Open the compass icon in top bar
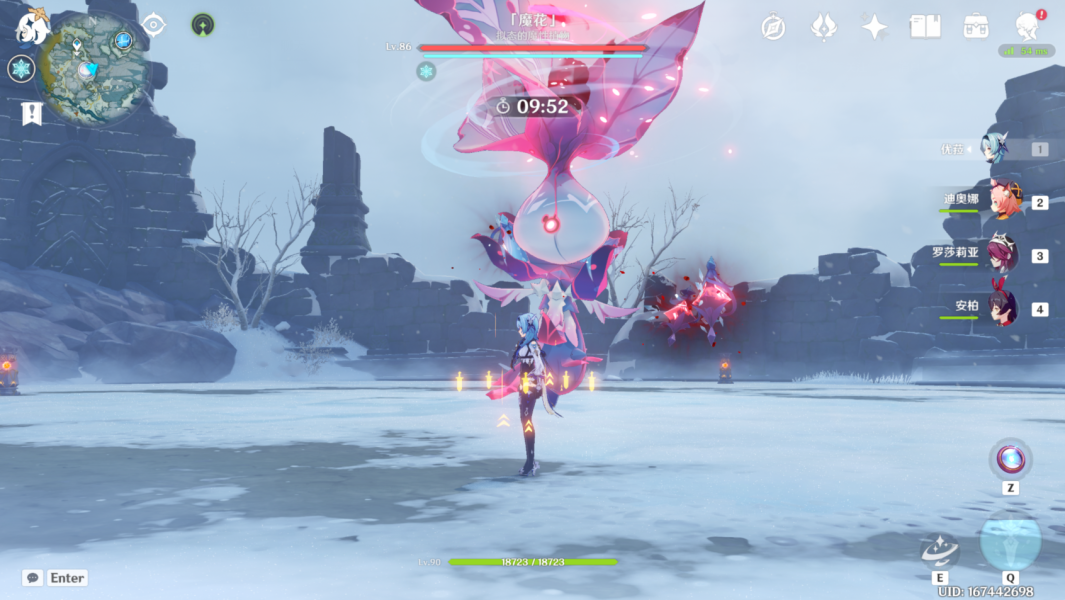This screenshot has height=600, width=1065. click(773, 27)
